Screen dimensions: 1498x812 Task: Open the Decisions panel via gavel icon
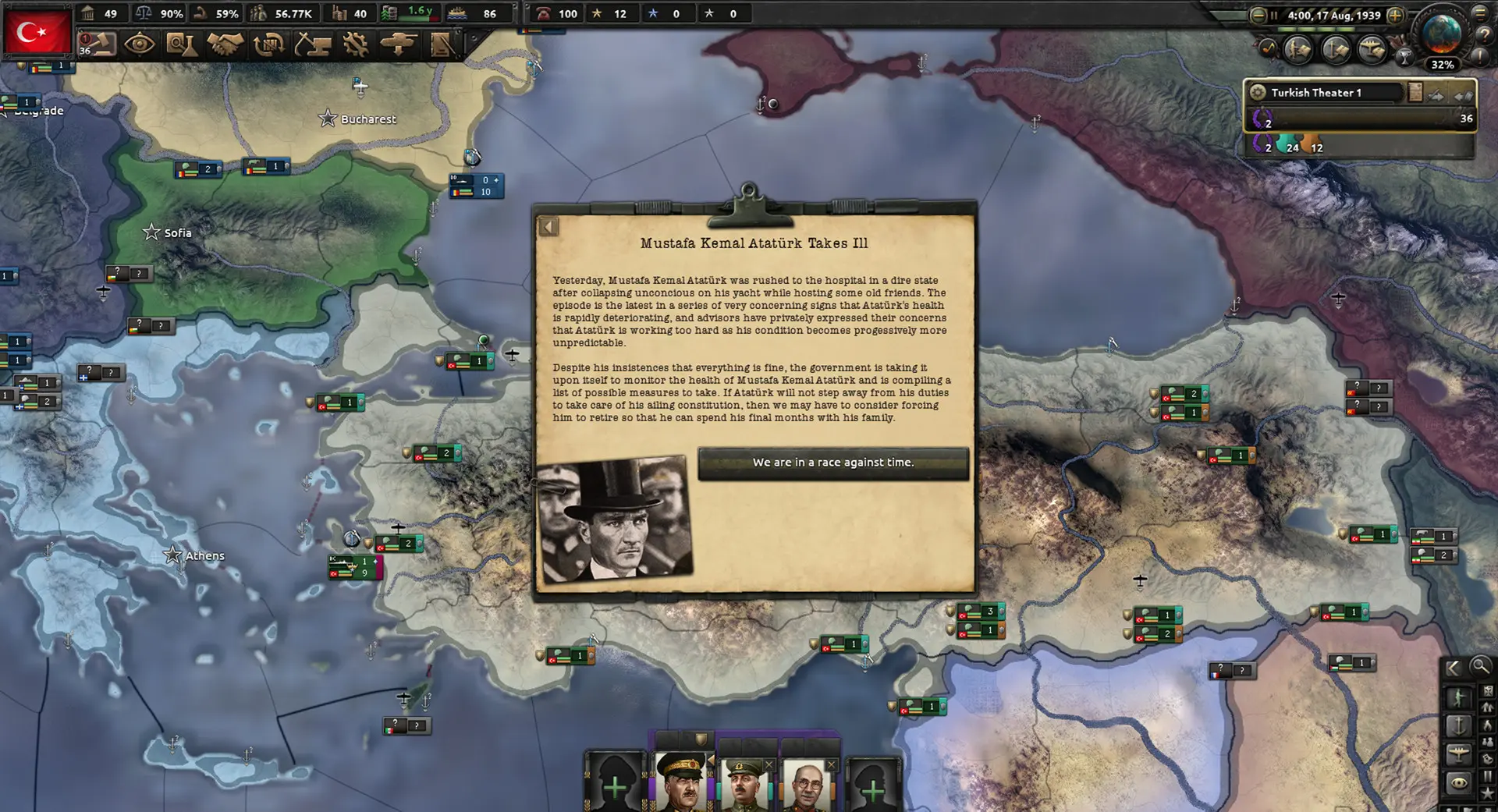(99, 44)
